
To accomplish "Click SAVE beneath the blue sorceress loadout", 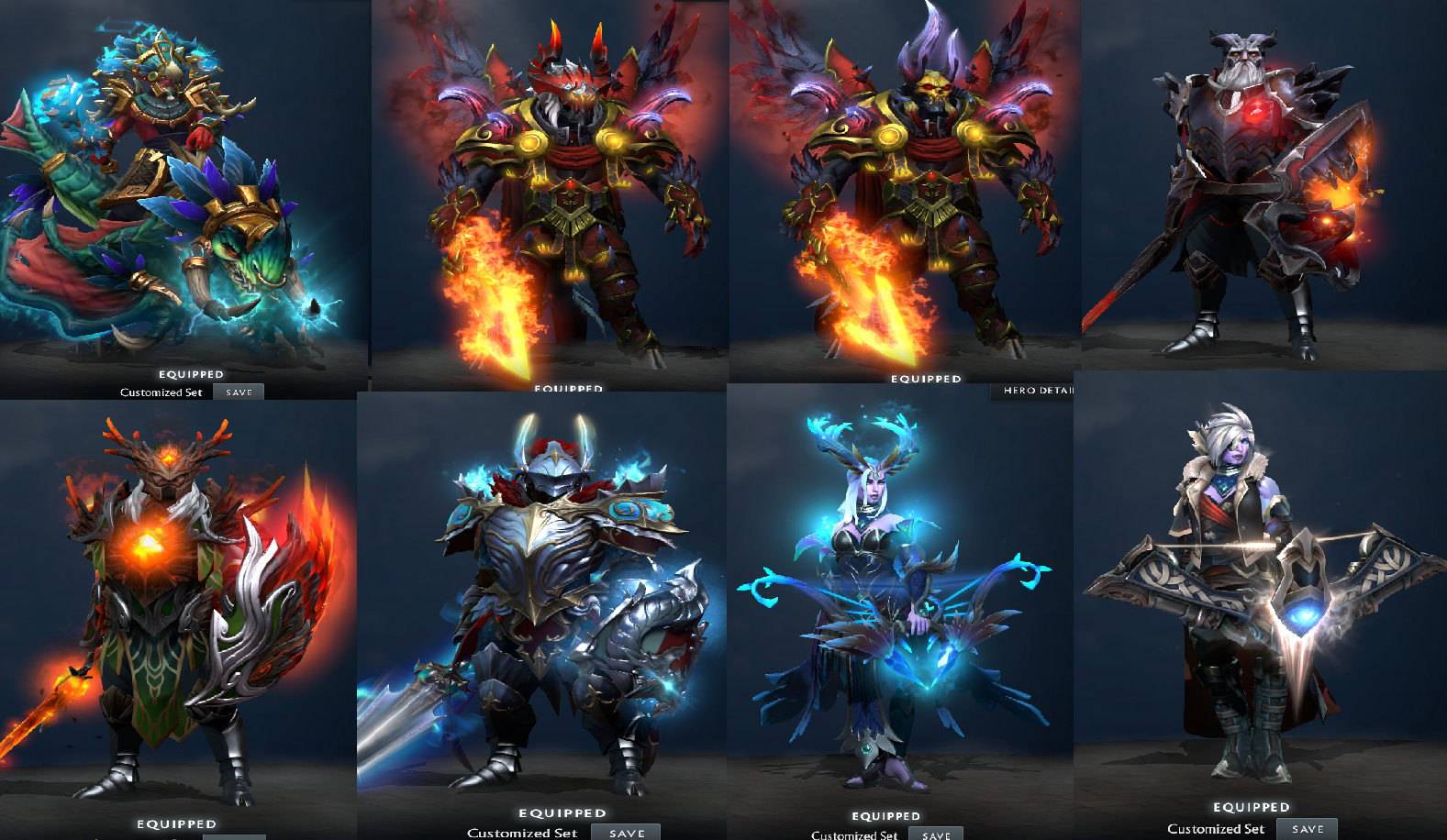I will click(x=937, y=834).
